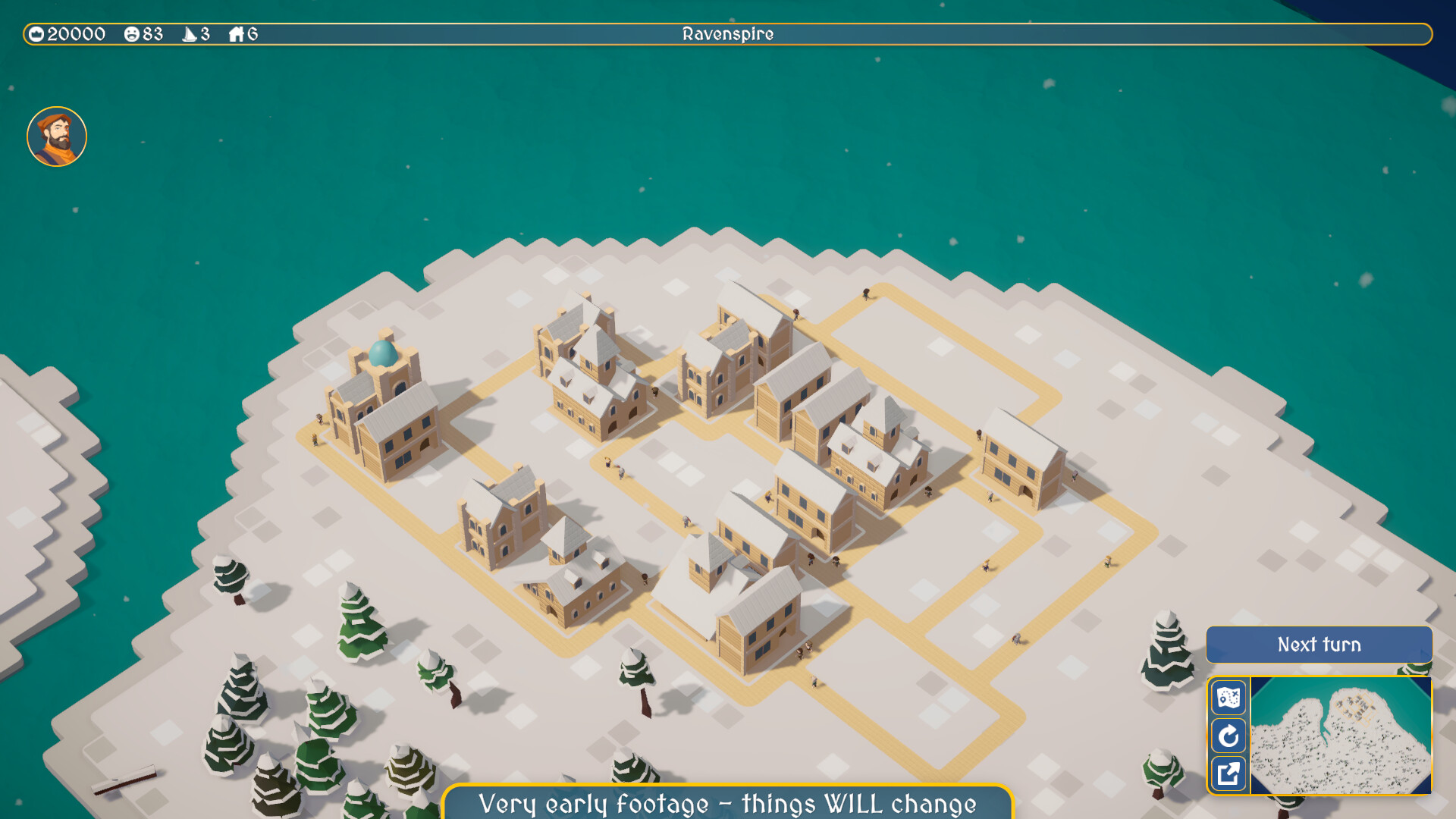Open the bearded character portrait

coord(57,136)
